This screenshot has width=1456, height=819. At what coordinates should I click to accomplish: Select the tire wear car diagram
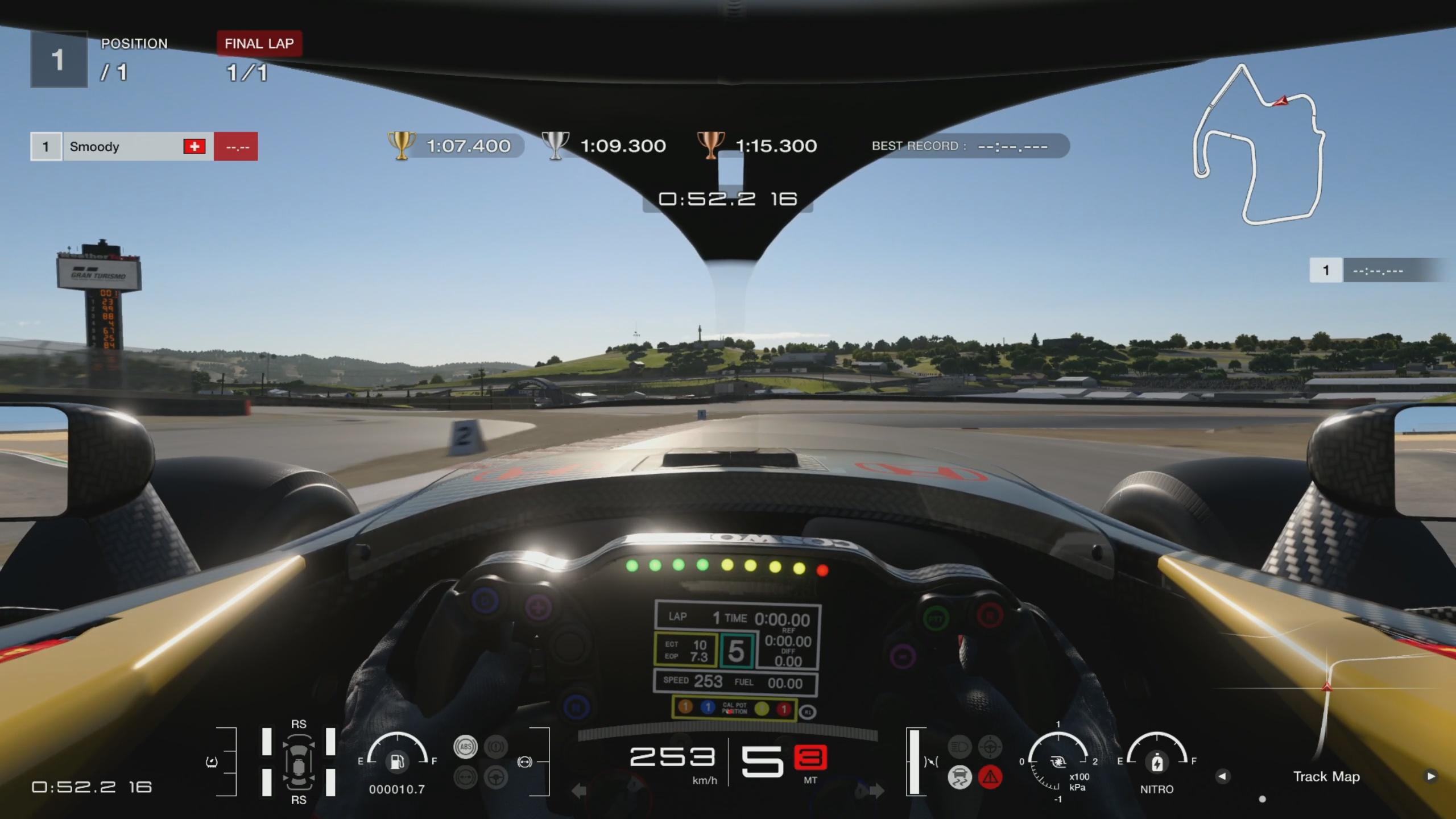tap(298, 762)
